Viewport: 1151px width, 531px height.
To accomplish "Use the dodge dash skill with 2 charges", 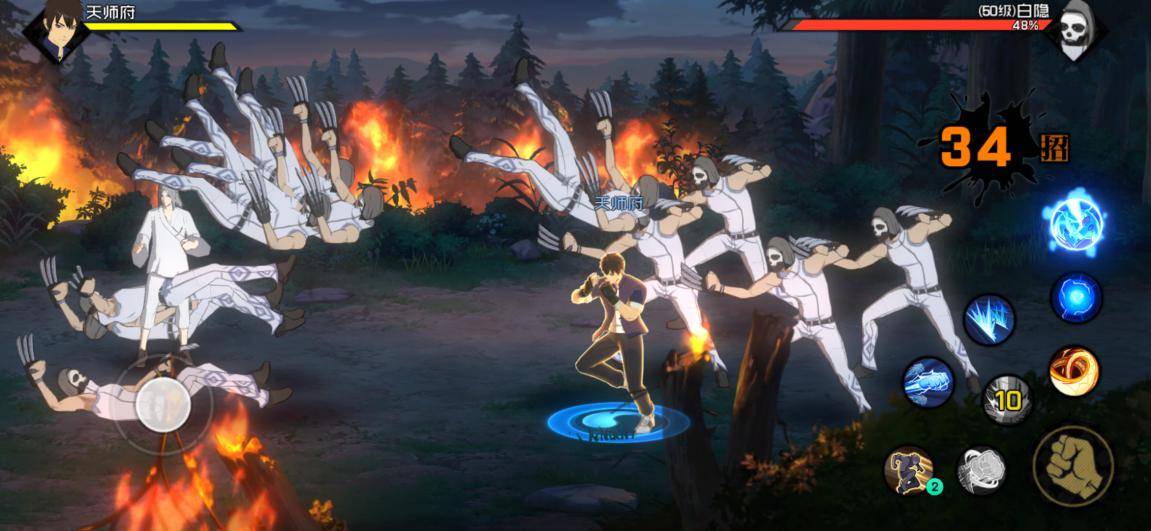I will point(910,470).
